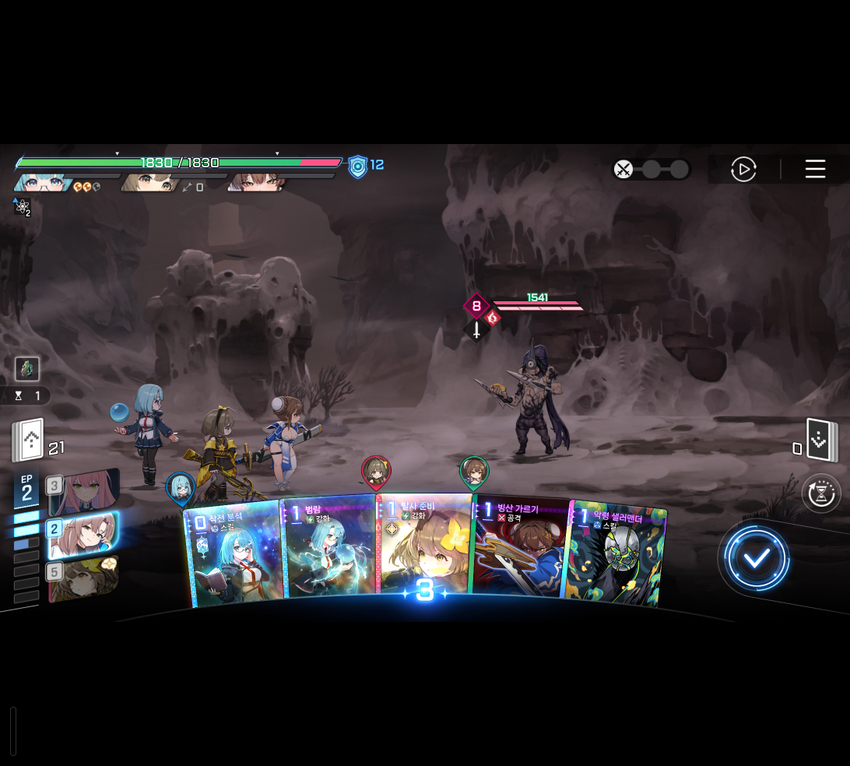Screen dimensions: 850x766
Task: Open the draw pile showing 21 cards
Action: pos(28,440)
